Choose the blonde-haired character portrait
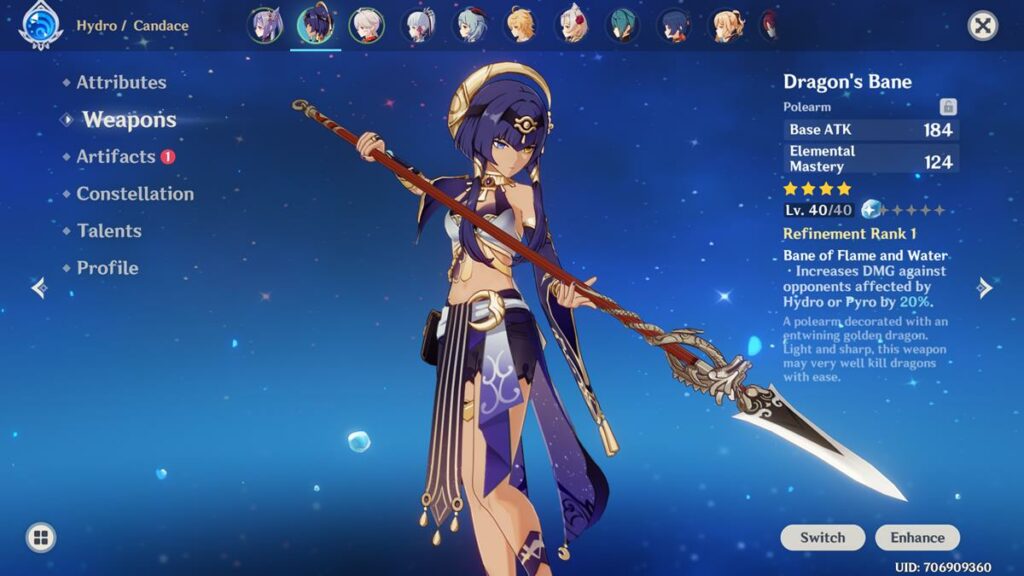1024x576 pixels. [x=520, y=26]
